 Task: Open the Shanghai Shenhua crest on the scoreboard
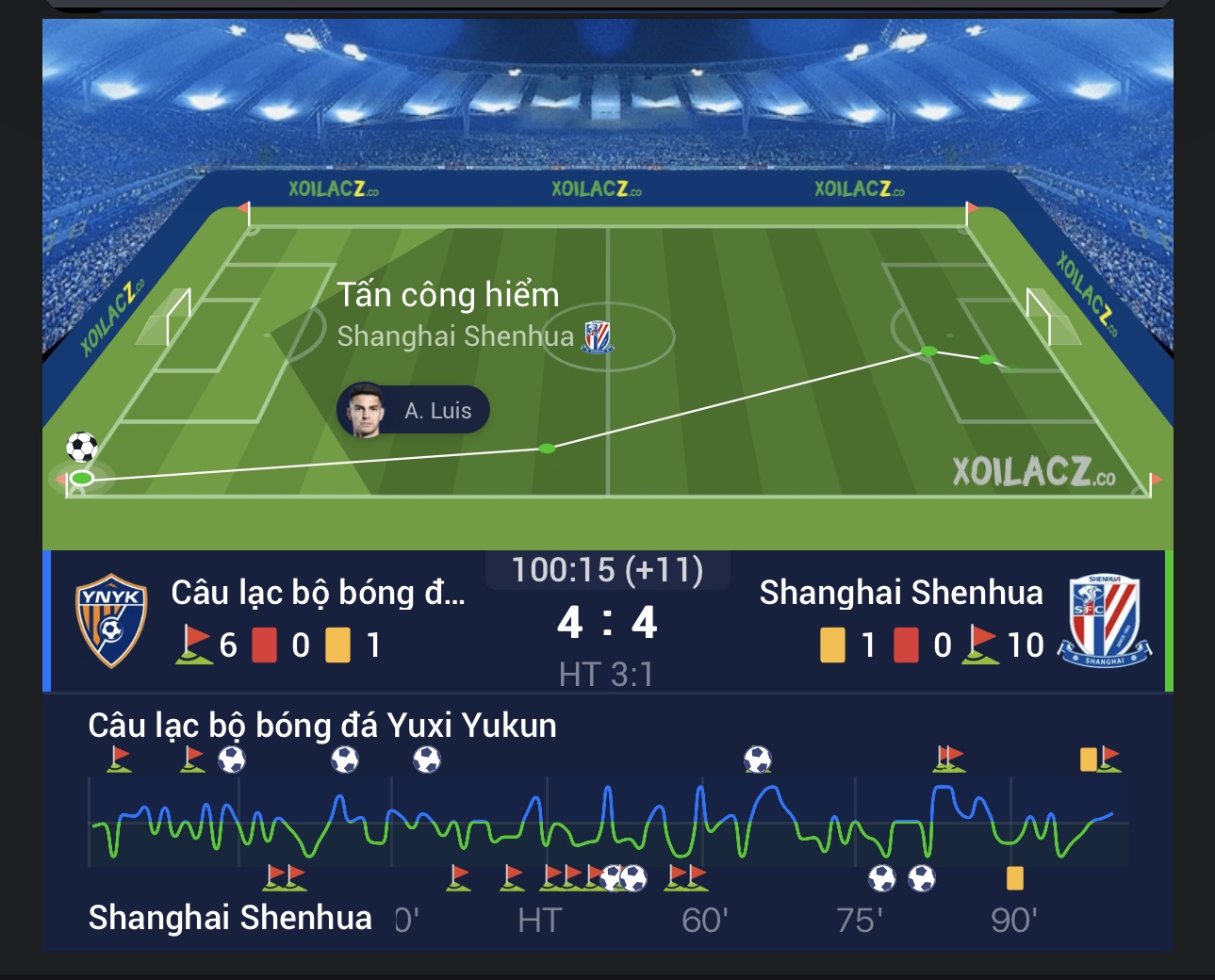1104,620
